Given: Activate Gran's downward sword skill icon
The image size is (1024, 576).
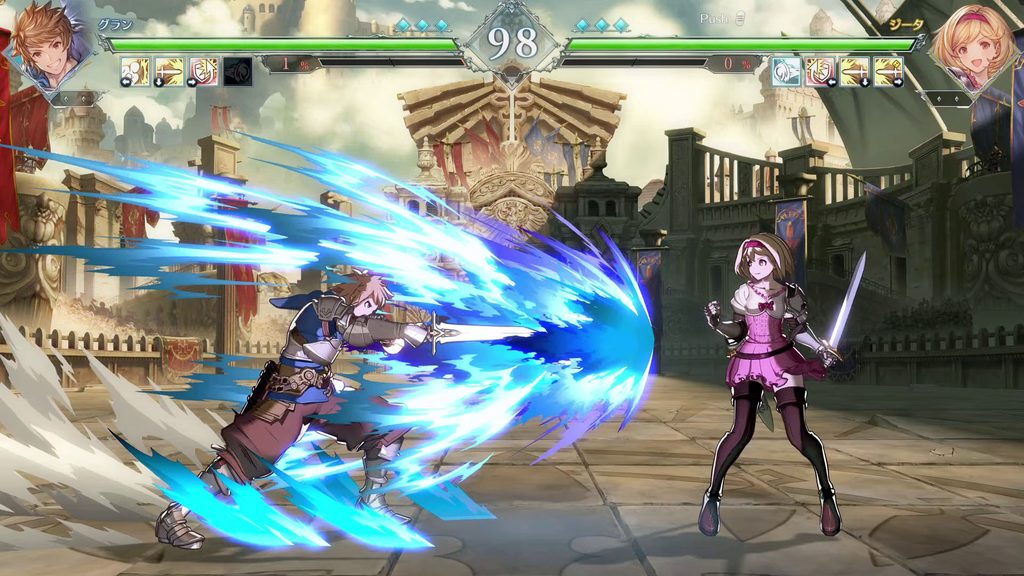Looking at the screenshot, I should point(169,71).
